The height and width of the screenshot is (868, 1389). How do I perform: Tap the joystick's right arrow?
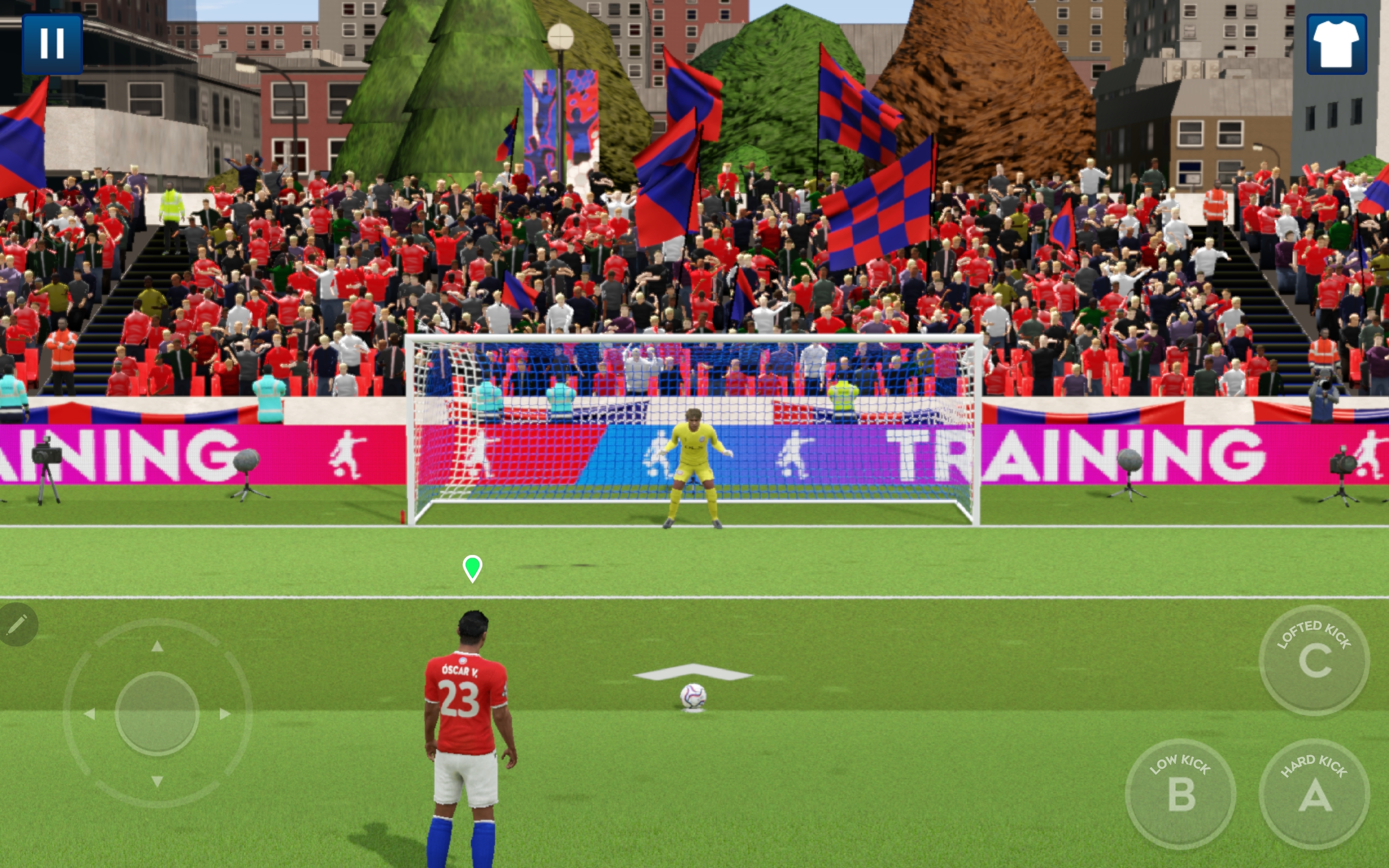[225, 713]
